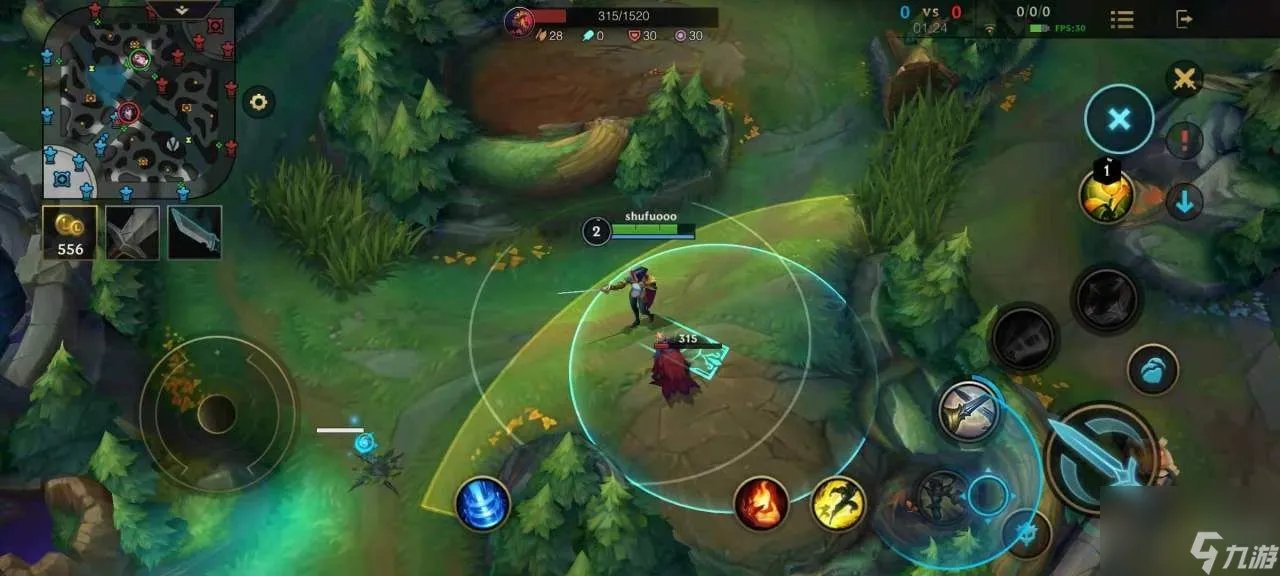Send the crossed-swords attack ping
This screenshot has height=576, width=1280.
pos(1185,79)
